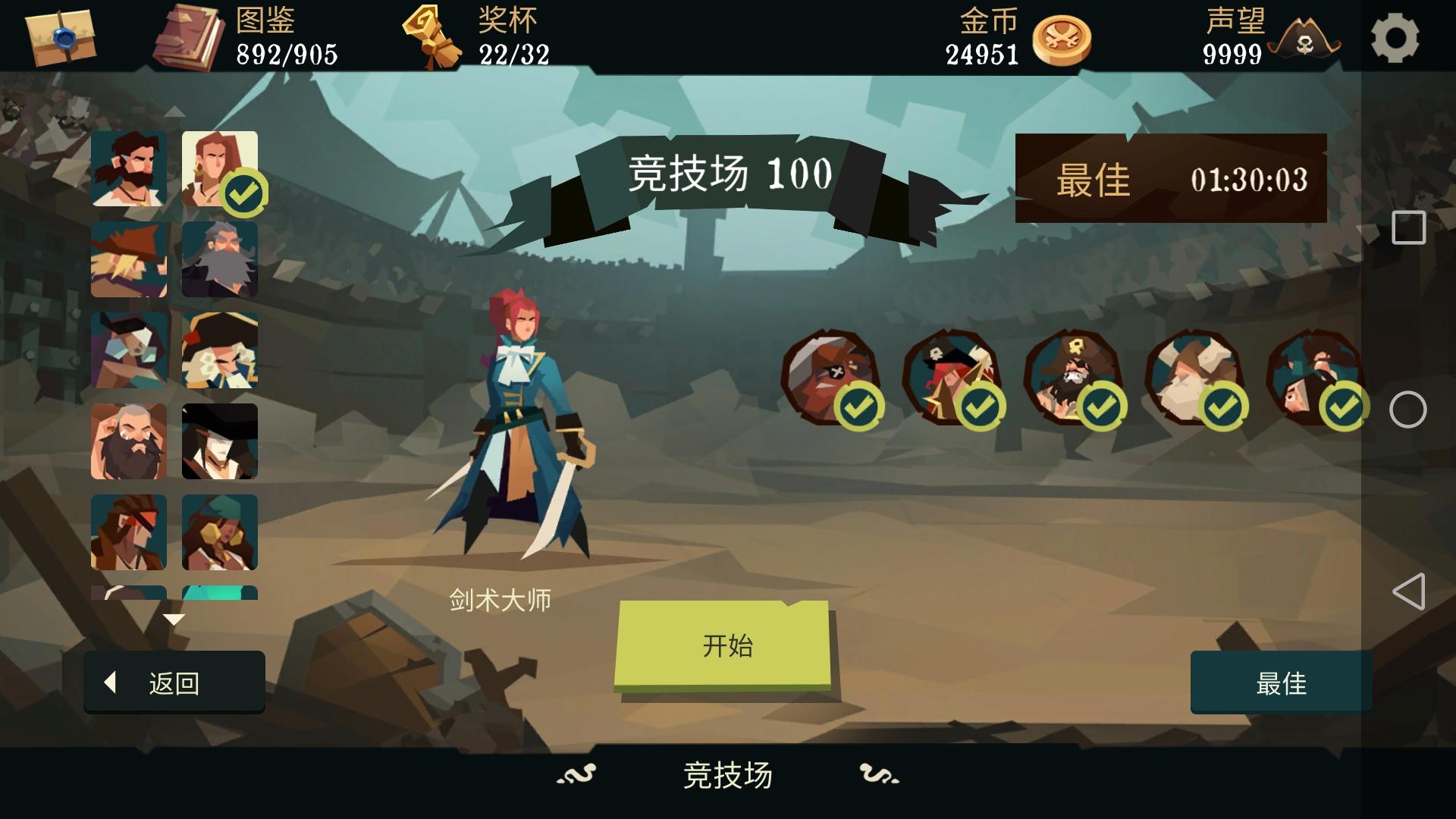
Task: Click the green checkmark on the leftmost boss medallion
Action: [x=861, y=407]
